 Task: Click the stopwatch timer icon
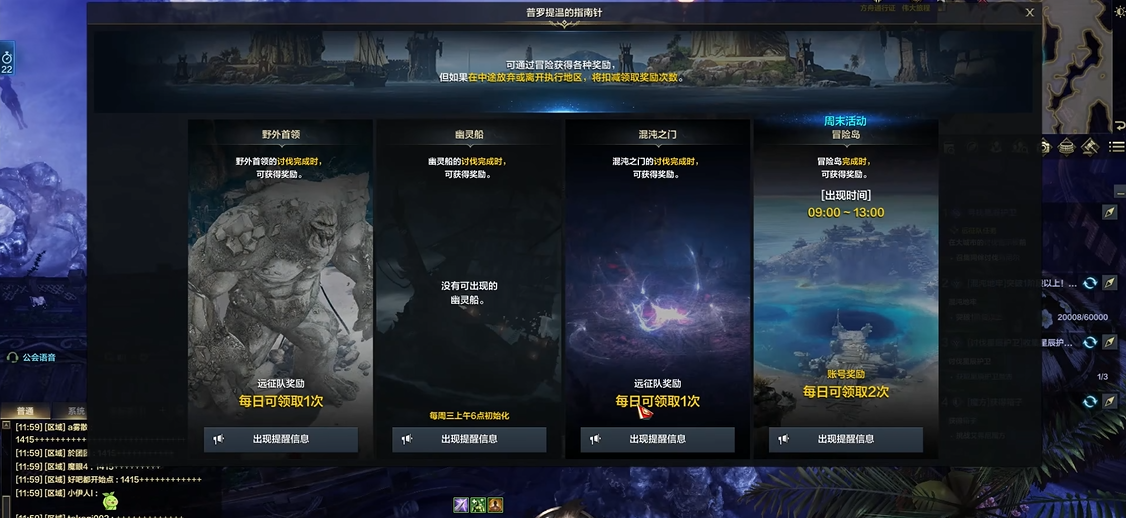pos(7,56)
